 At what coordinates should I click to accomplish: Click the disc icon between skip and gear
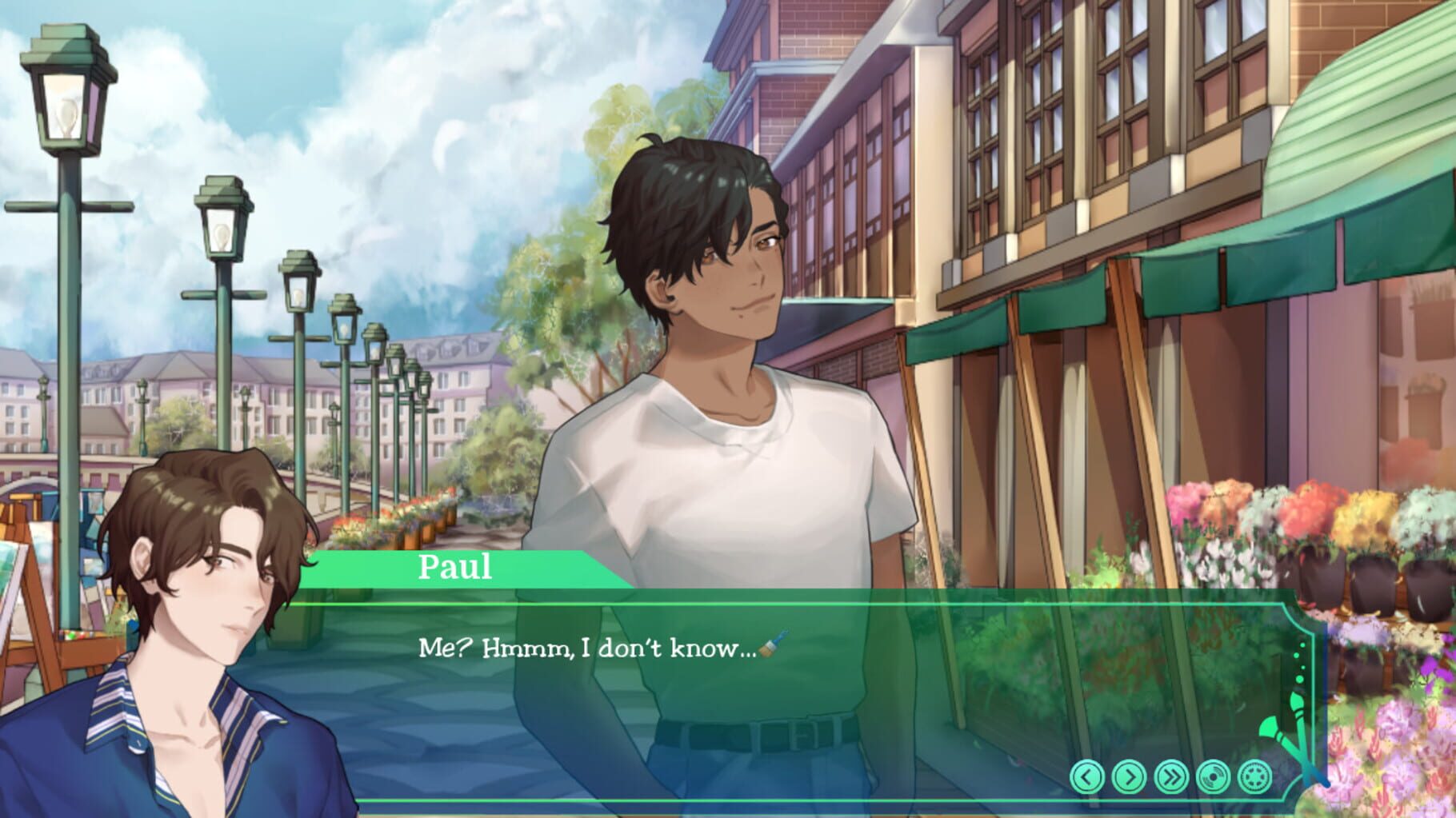pos(1214,776)
